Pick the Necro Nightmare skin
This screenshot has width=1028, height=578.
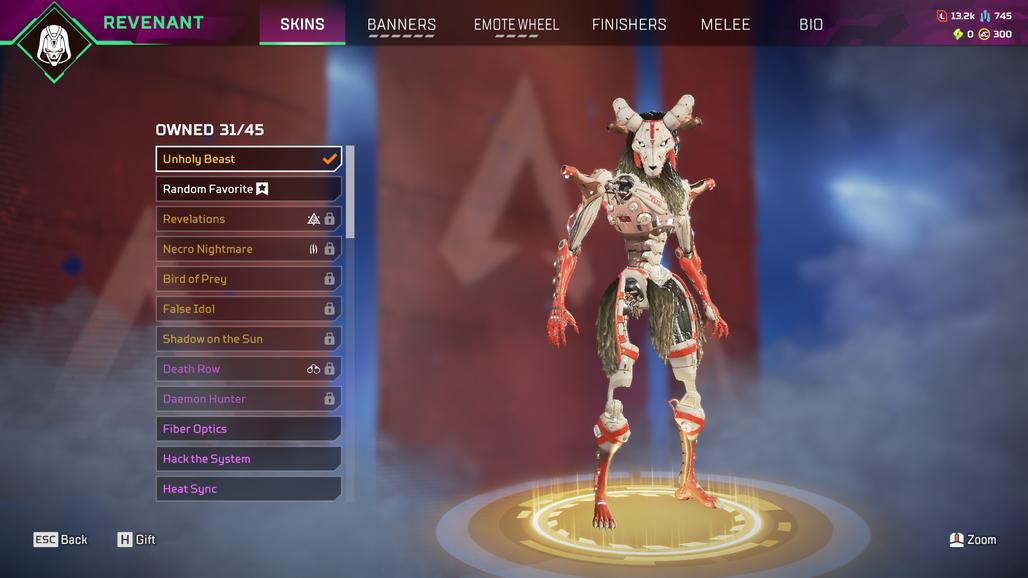[x=248, y=249]
